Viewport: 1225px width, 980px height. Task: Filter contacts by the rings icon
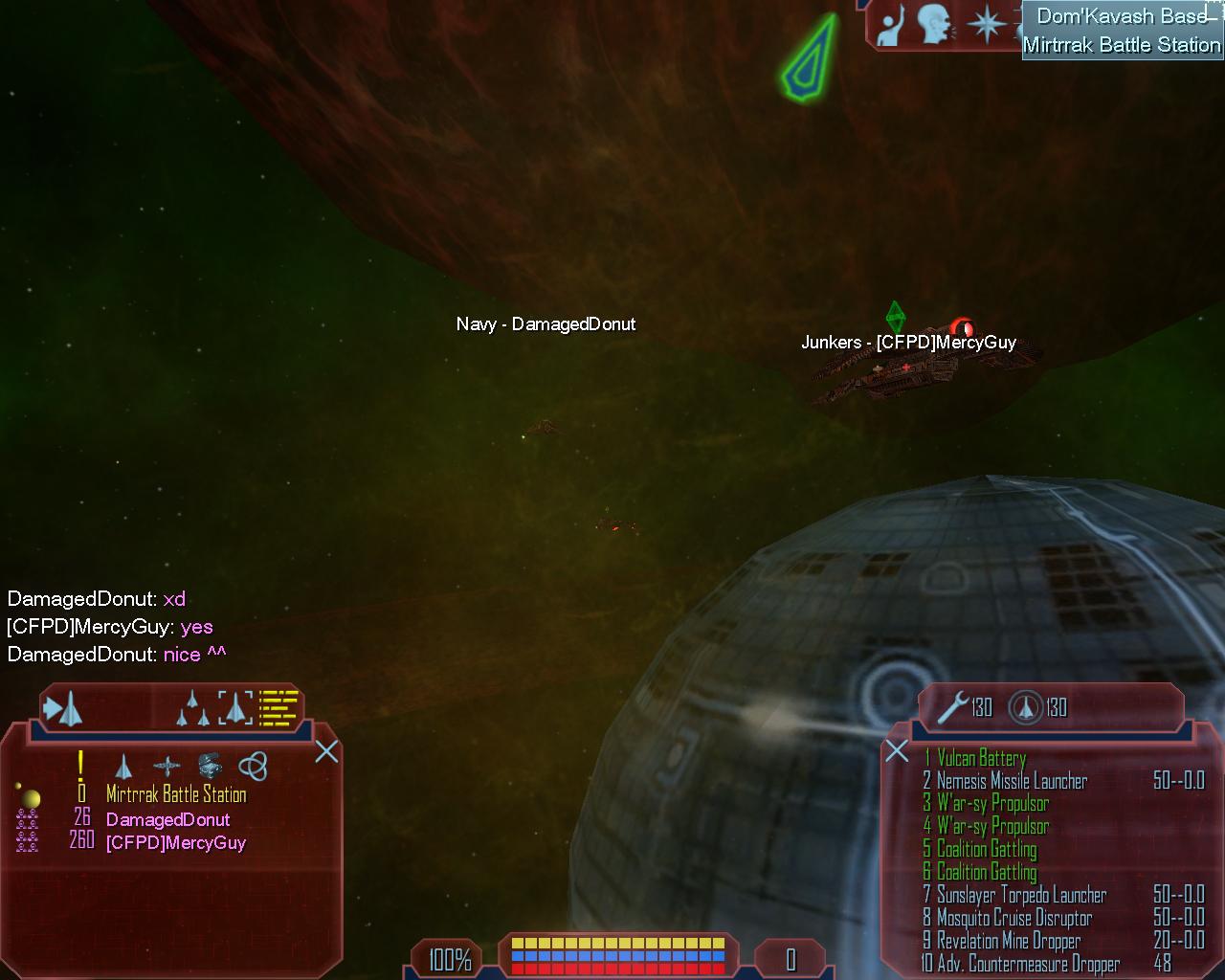[x=253, y=766]
